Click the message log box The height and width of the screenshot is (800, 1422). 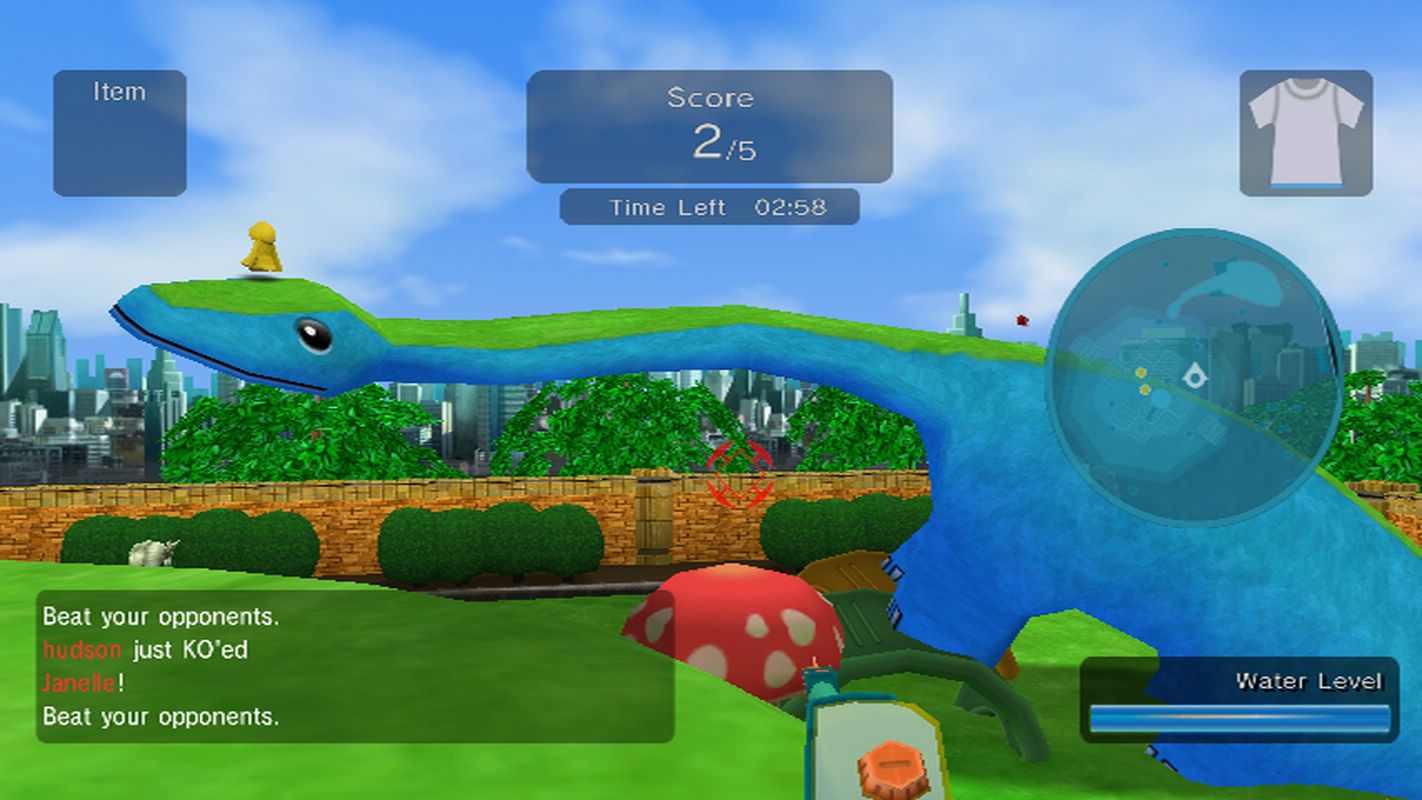point(355,666)
